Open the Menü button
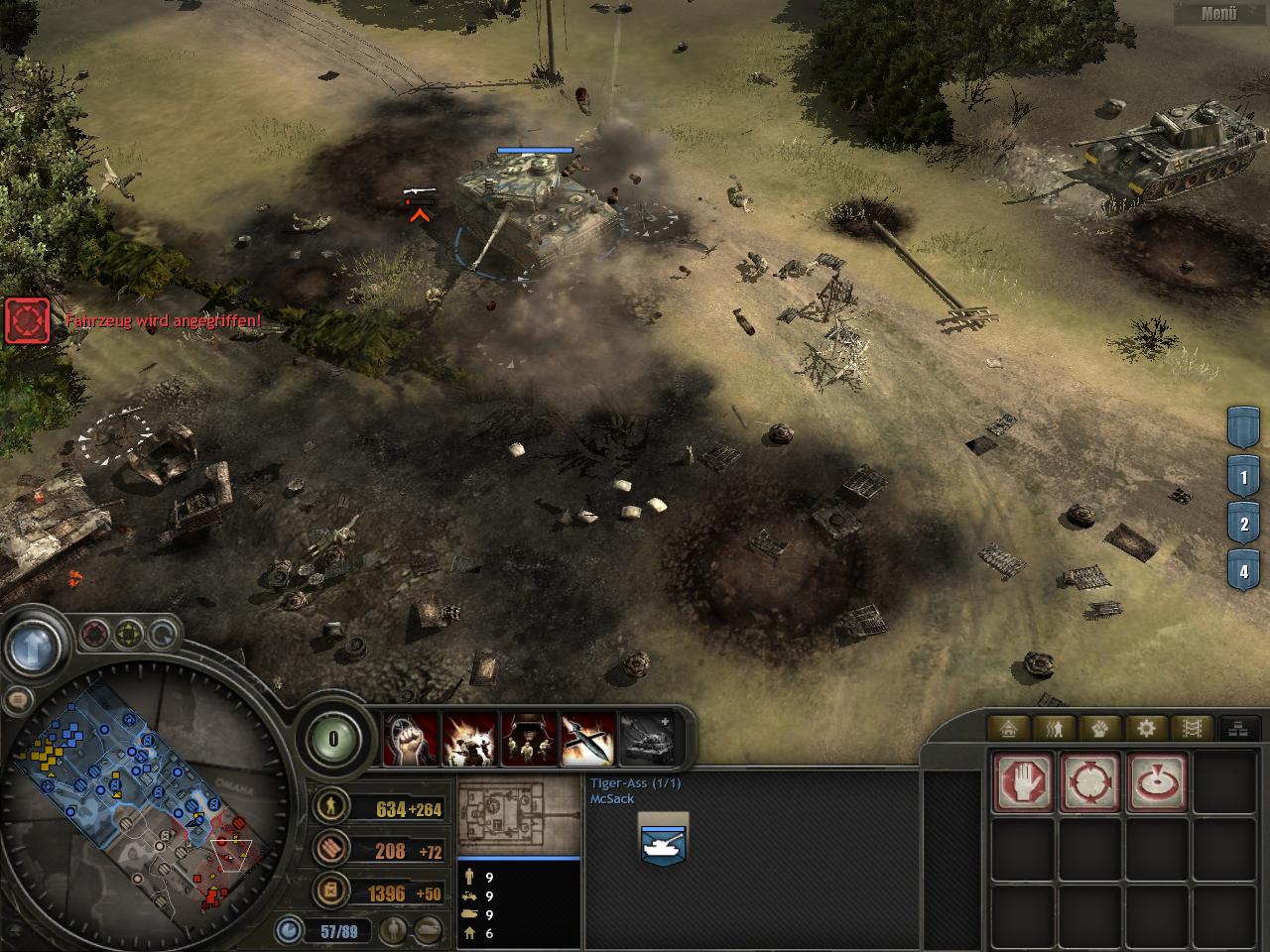 pyautogui.click(x=1219, y=14)
